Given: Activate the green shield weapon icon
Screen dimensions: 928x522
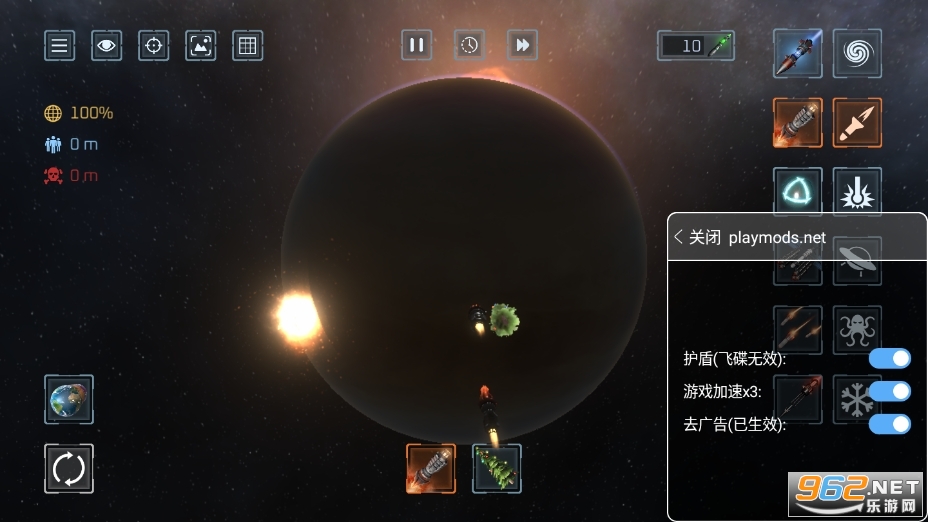Looking at the screenshot, I should [798, 190].
